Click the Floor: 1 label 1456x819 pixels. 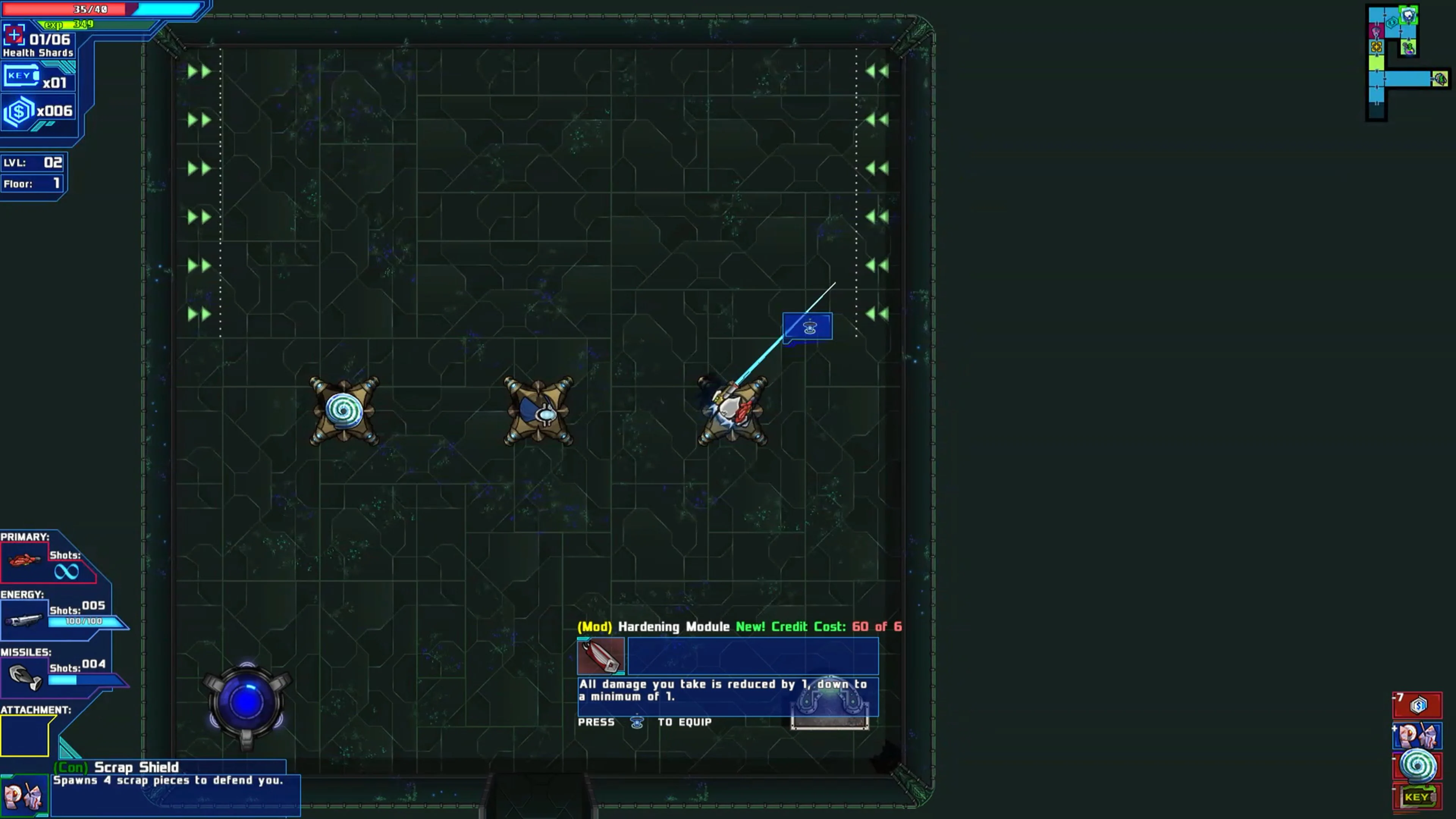click(x=31, y=184)
